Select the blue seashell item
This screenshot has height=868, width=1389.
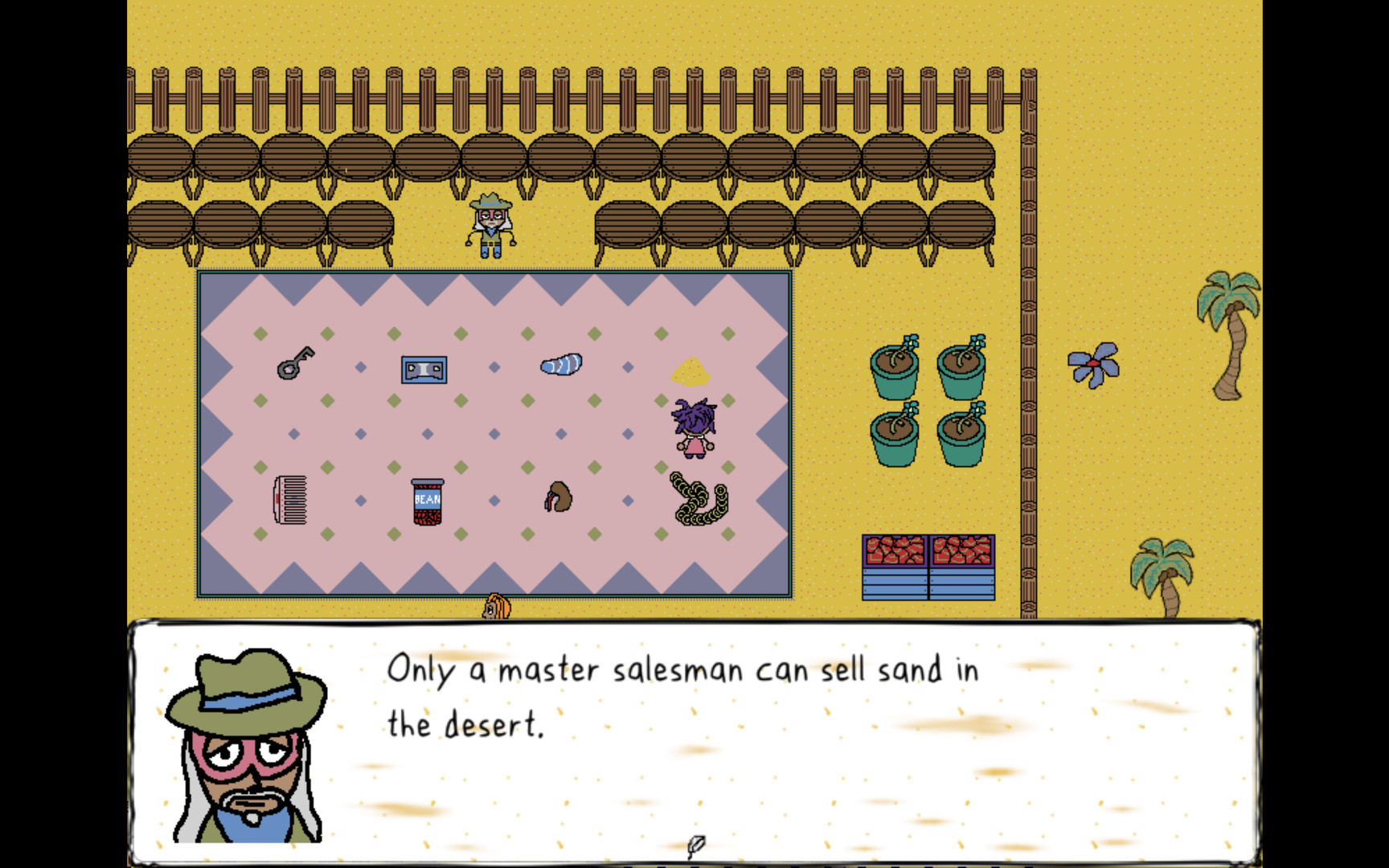click(x=562, y=364)
